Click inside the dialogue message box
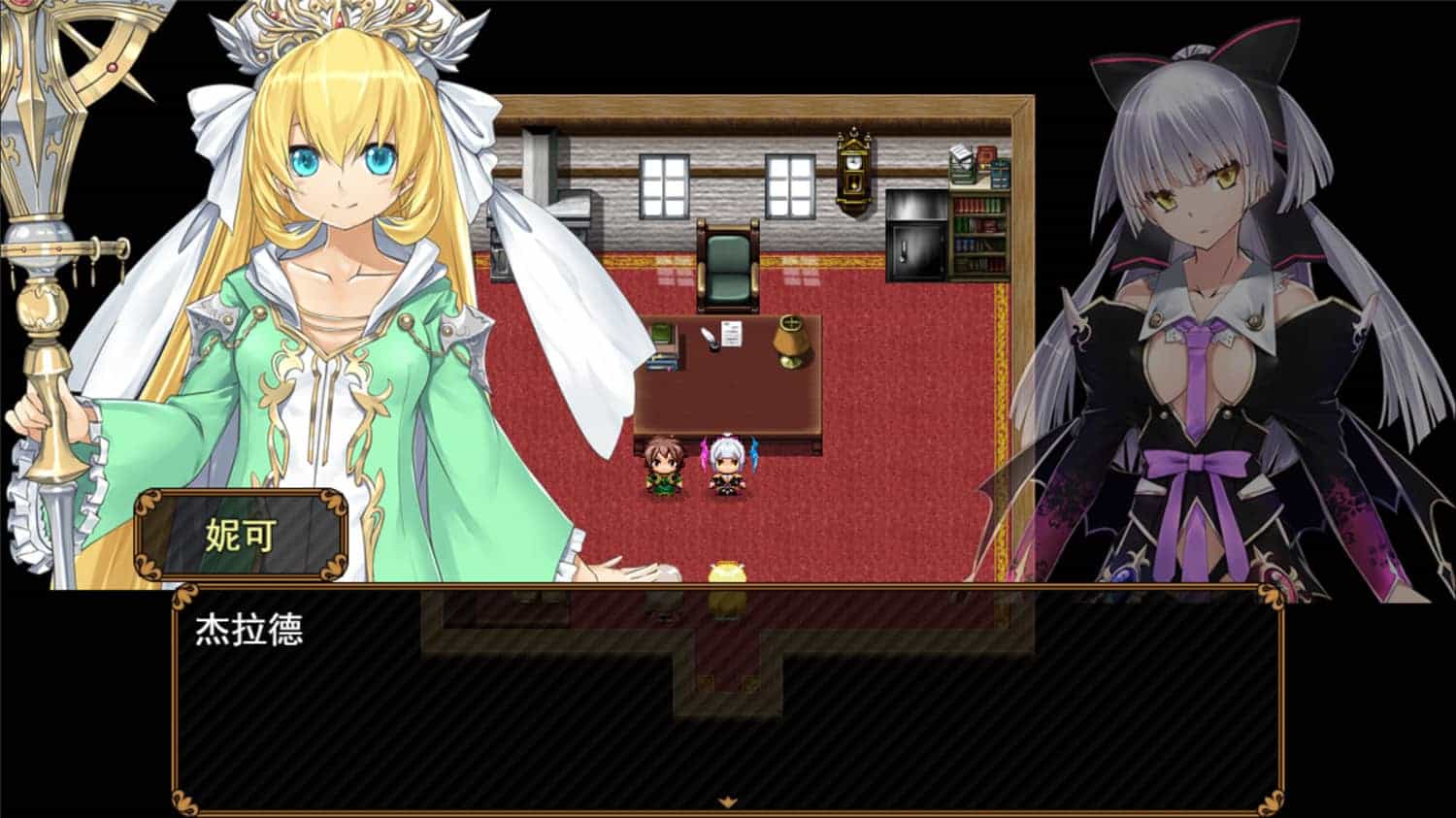The height and width of the screenshot is (818, 1456). (728, 708)
